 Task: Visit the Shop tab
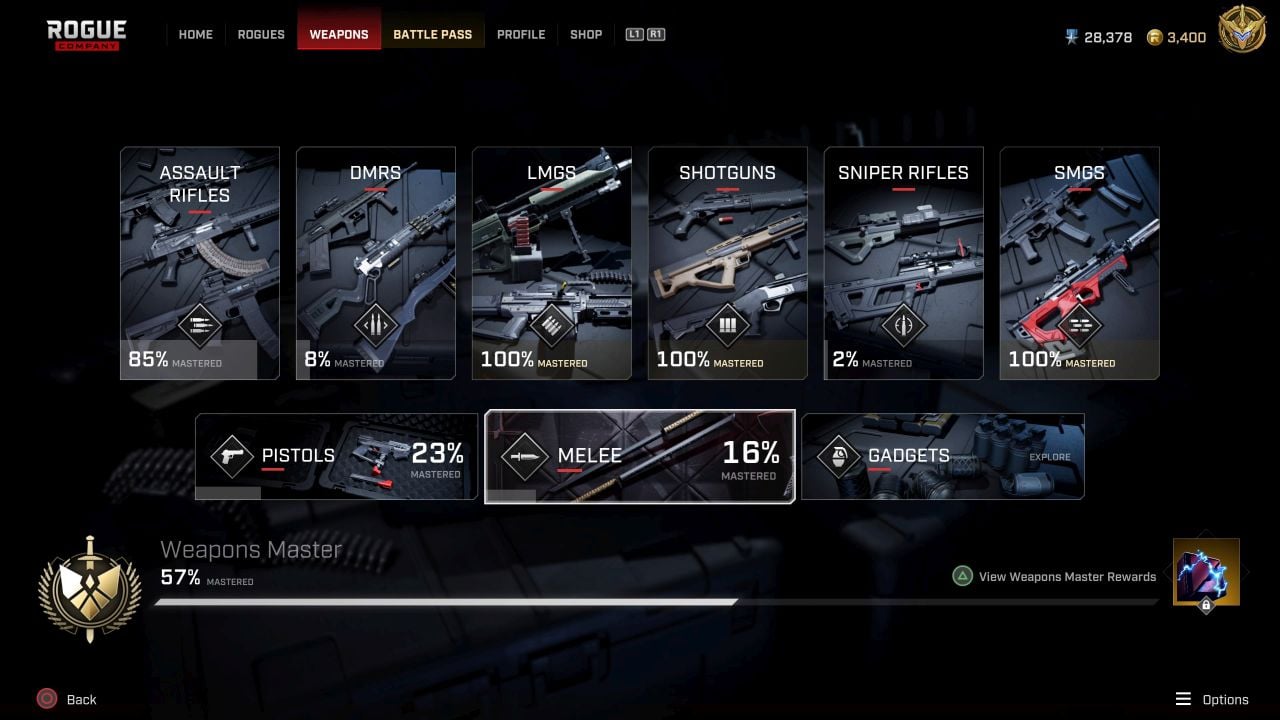pyautogui.click(x=586, y=34)
